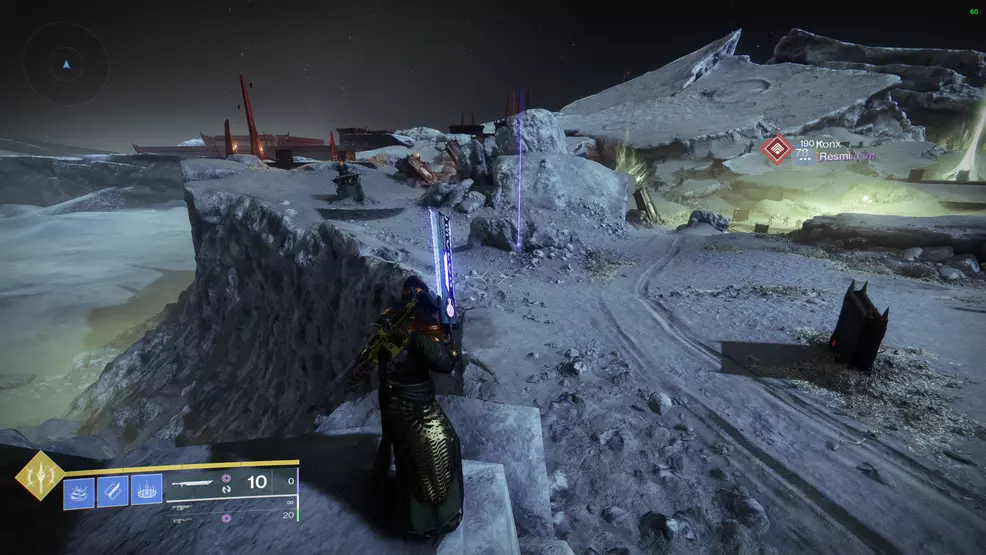Click the red diamond emblem beside Konx
This screenshot has height=555, width=986.
(x=776, y=150)
